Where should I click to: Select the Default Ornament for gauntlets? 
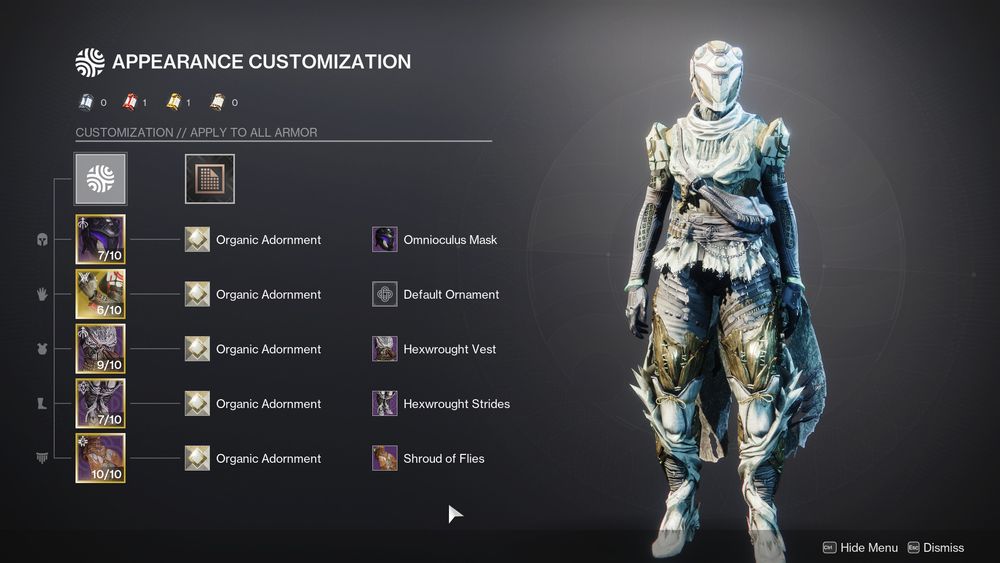pyautogui.click(x=385, y=294)
